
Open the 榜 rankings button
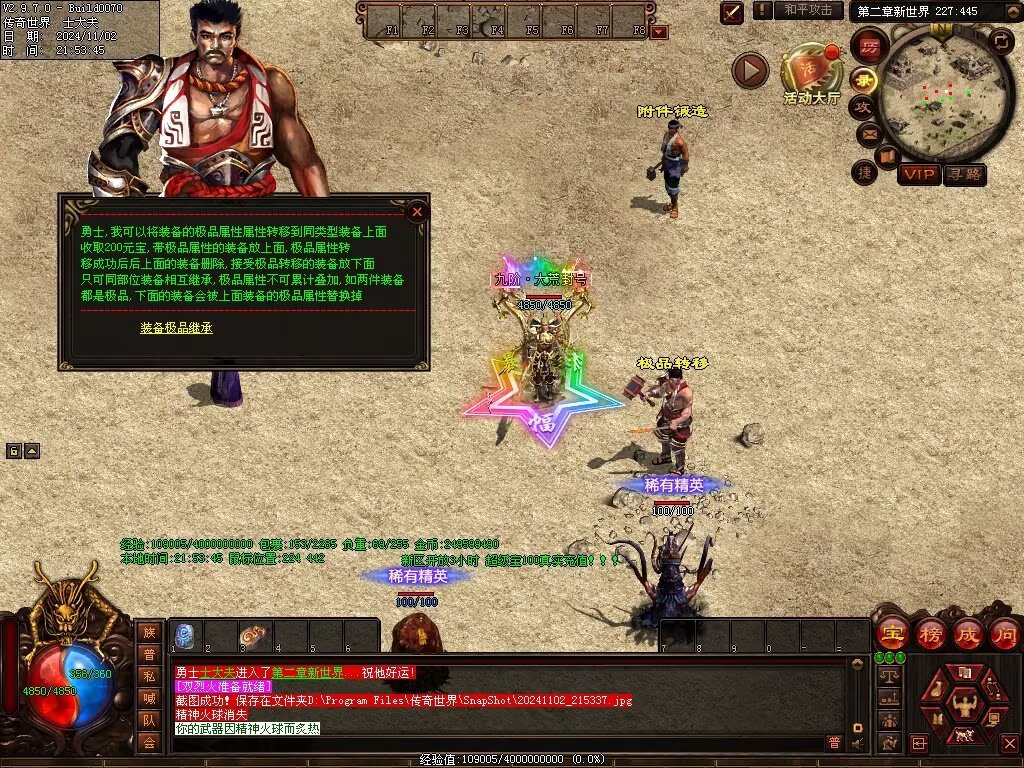[929, 634]
